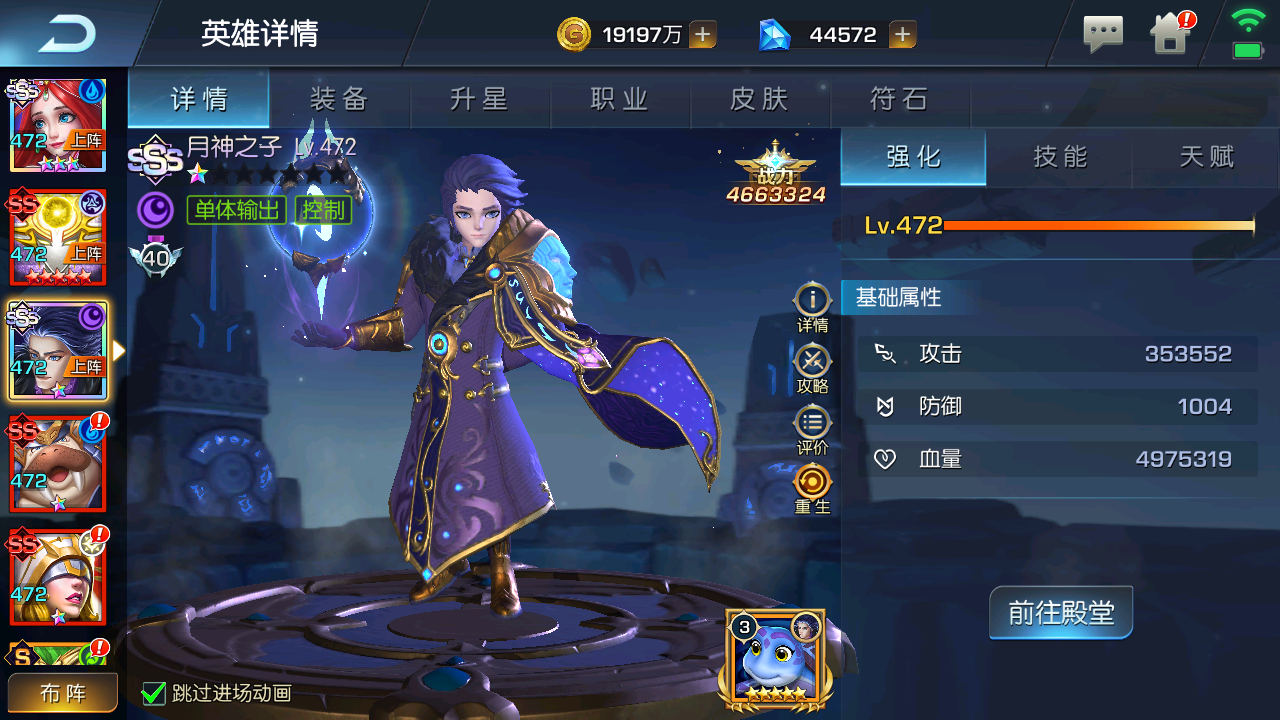The image size is (1280, 720).
Task: Add more gold coins
Action: click(x=703, y=35)
